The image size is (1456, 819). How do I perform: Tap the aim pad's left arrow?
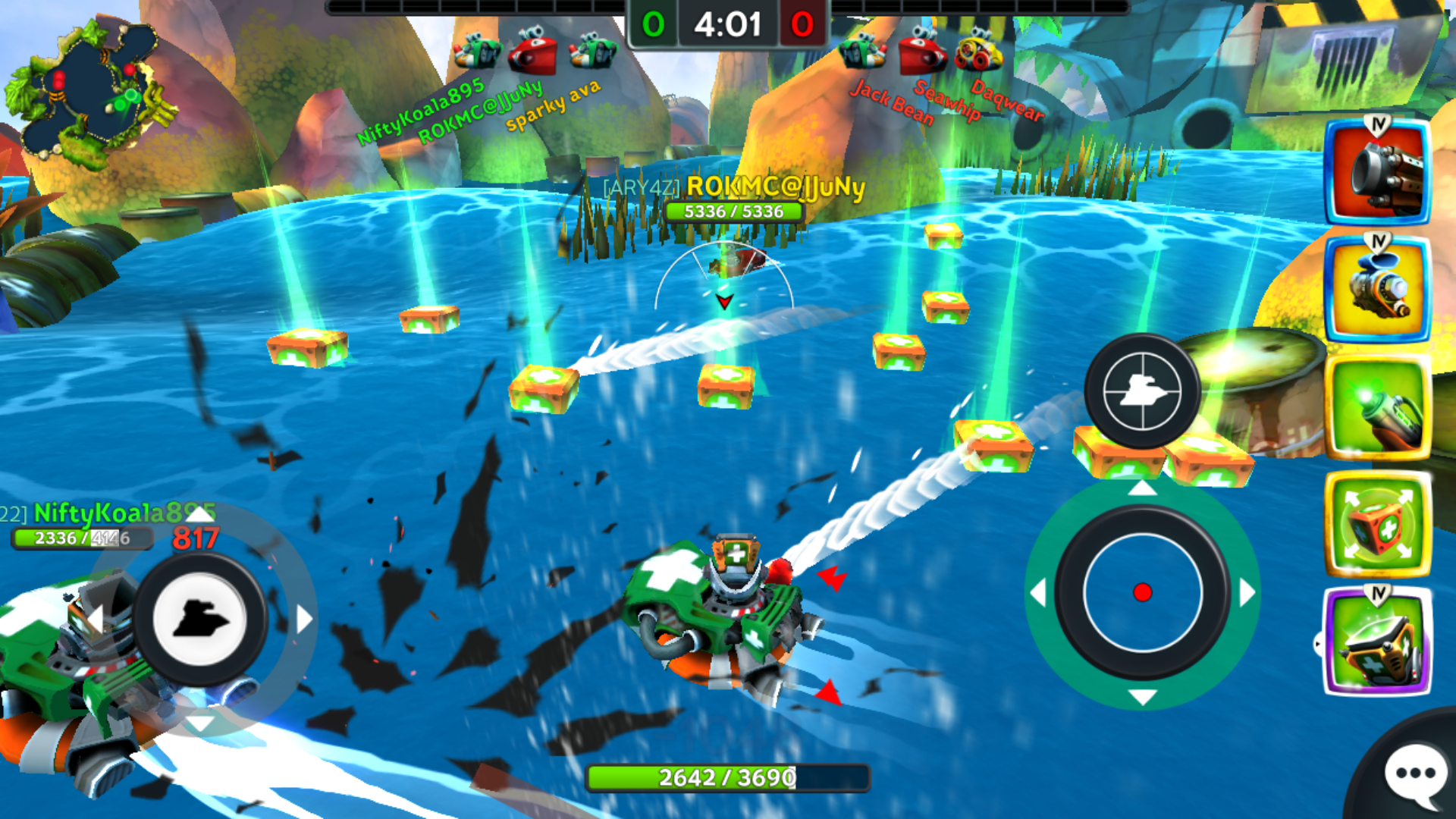pos(1037,592)
